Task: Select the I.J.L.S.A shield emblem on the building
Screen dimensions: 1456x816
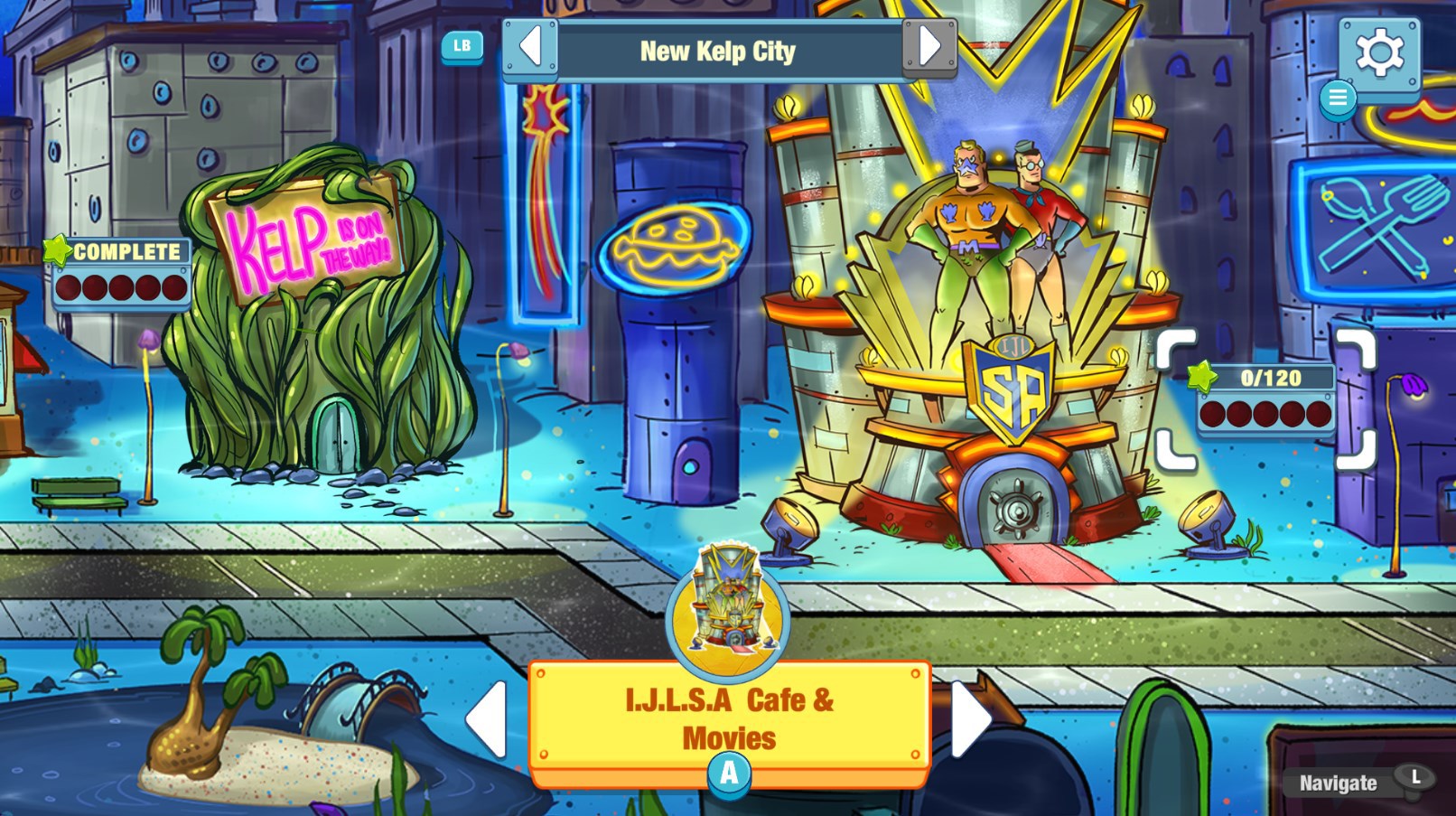Action: pos(1012,389)
